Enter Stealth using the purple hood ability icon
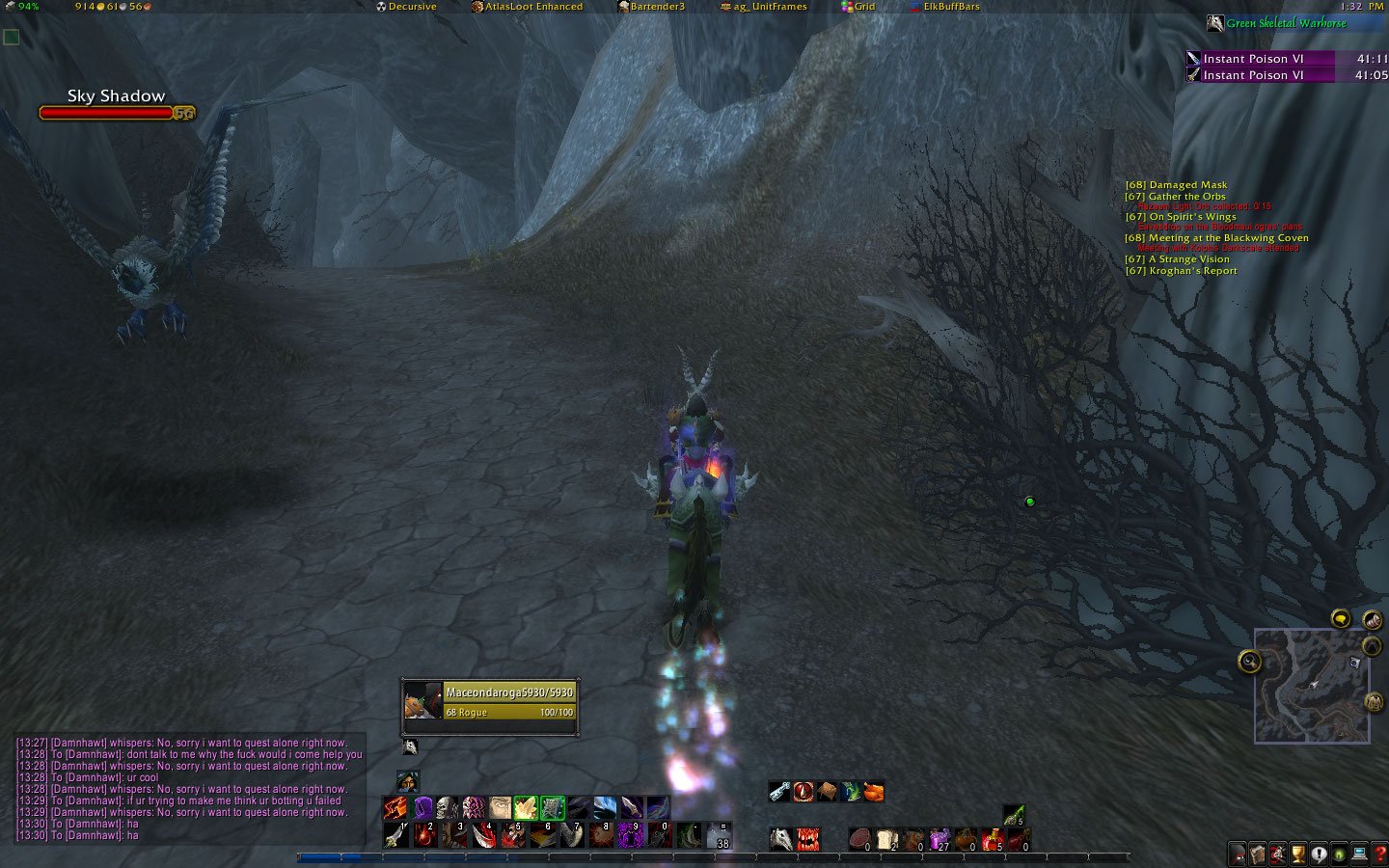Screen dimensions: 1389x868 (422, 806)
